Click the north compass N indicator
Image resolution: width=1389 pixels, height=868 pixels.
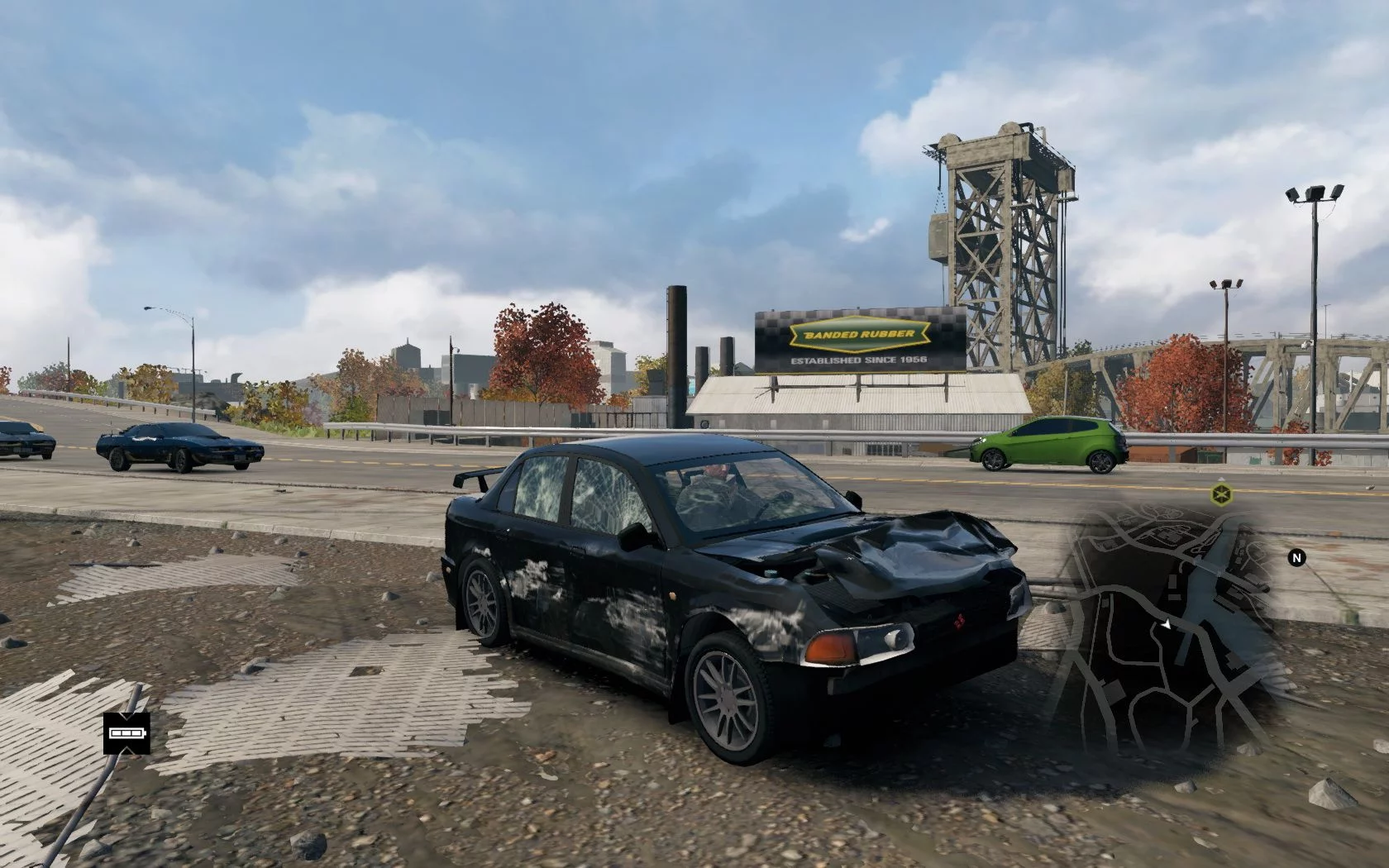tap(1296, 558)
